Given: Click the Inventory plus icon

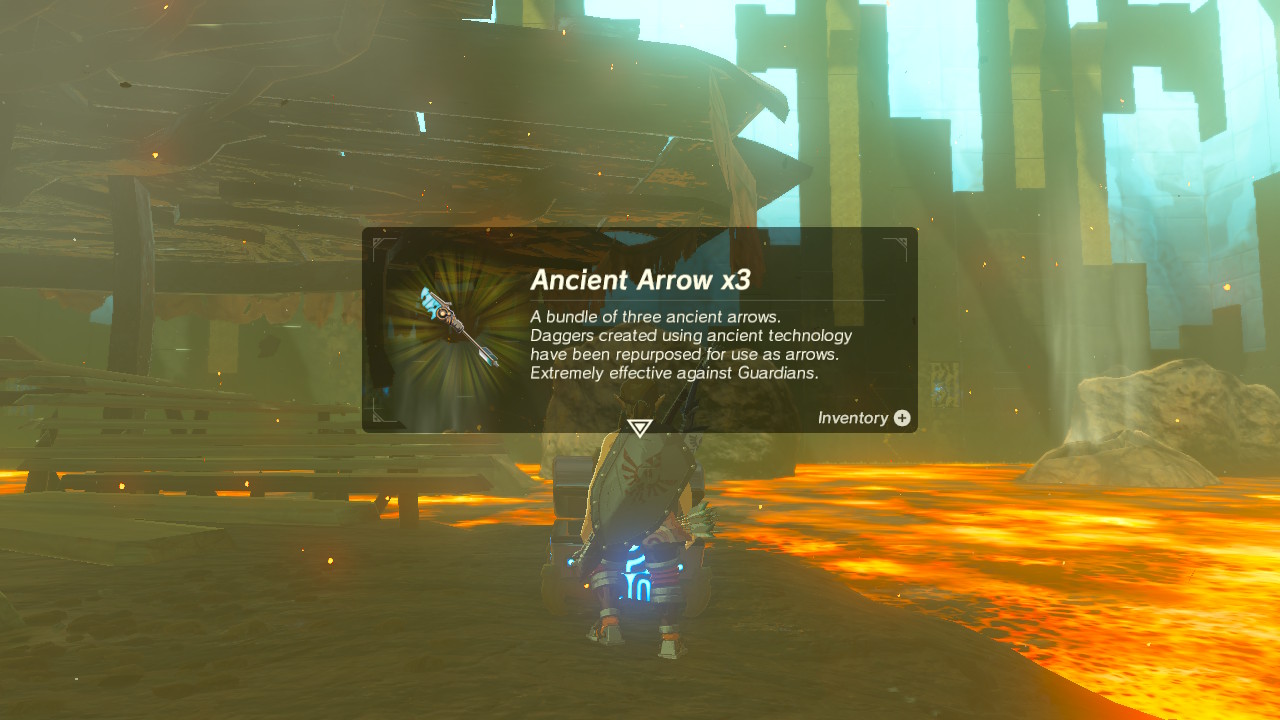Looking at the screenshot, I should tap(902, 418).
